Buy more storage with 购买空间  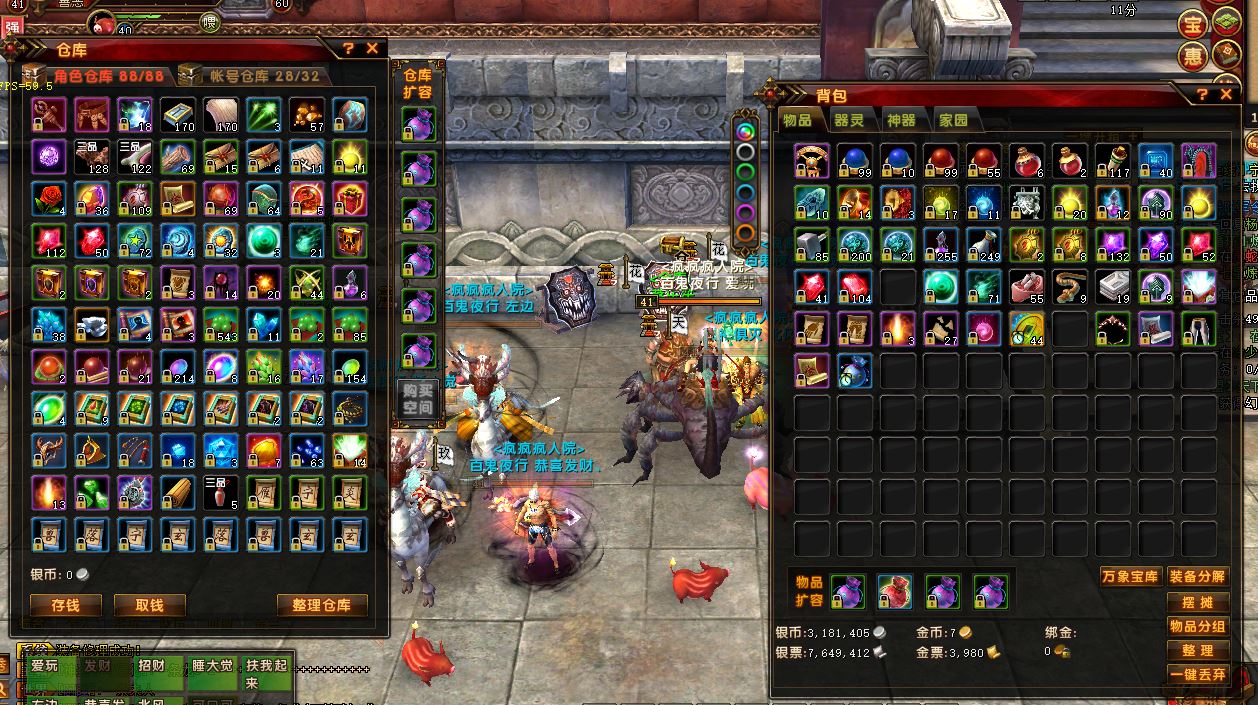coord(418,399)
